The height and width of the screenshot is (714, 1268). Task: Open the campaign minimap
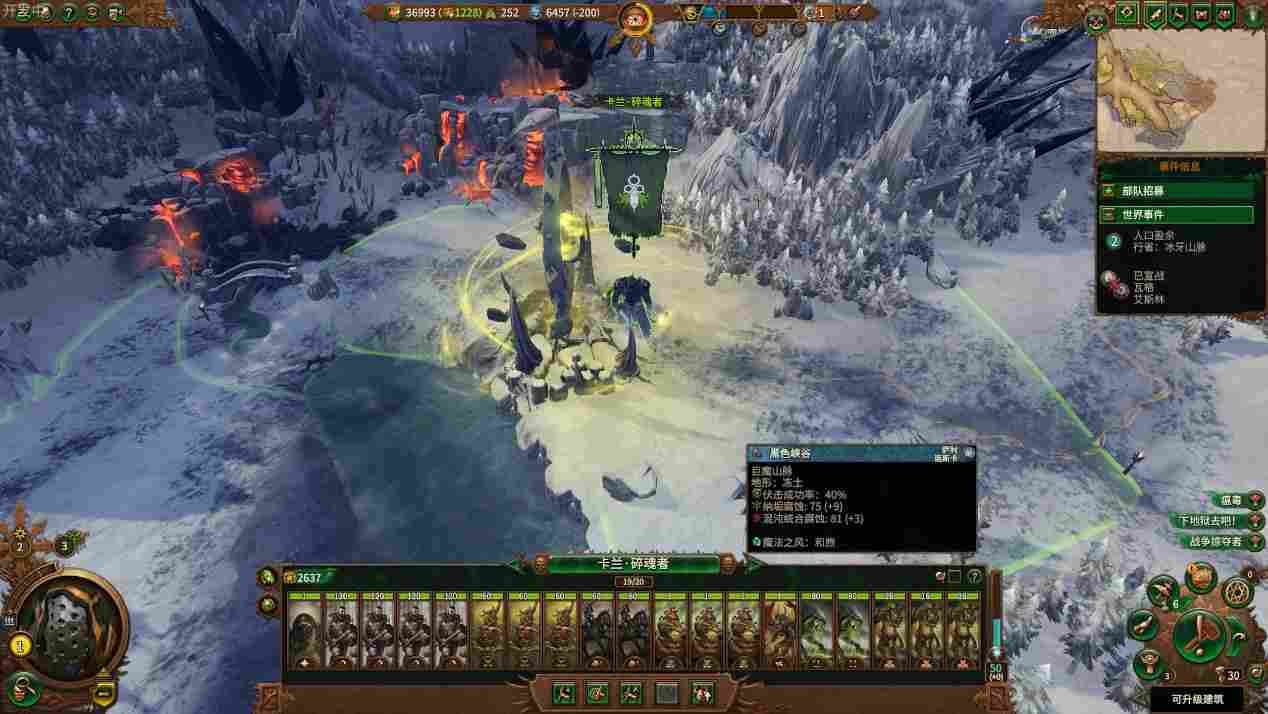pos(1181,91)
